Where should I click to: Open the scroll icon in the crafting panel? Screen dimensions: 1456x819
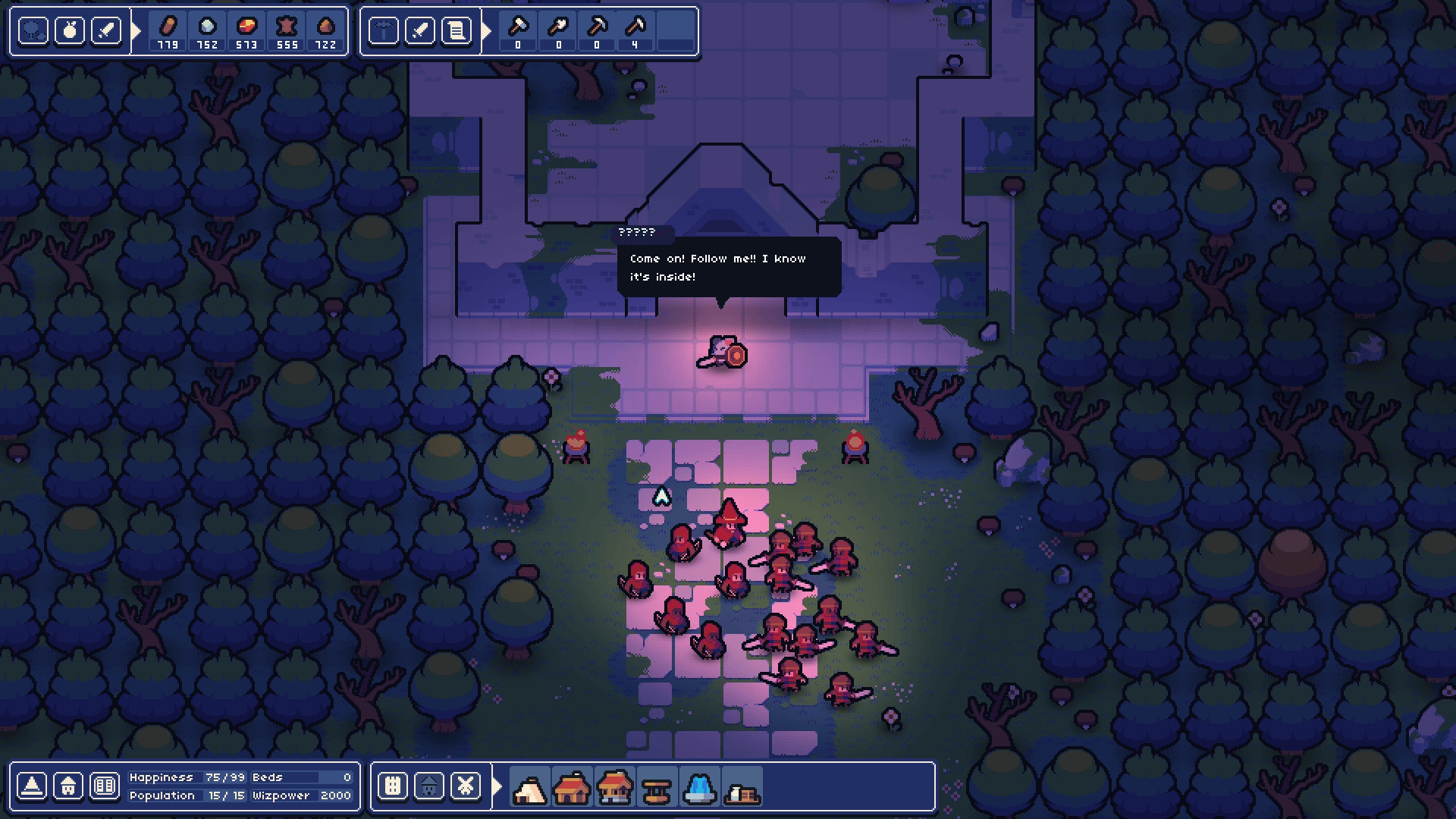[x=457, y=32]
